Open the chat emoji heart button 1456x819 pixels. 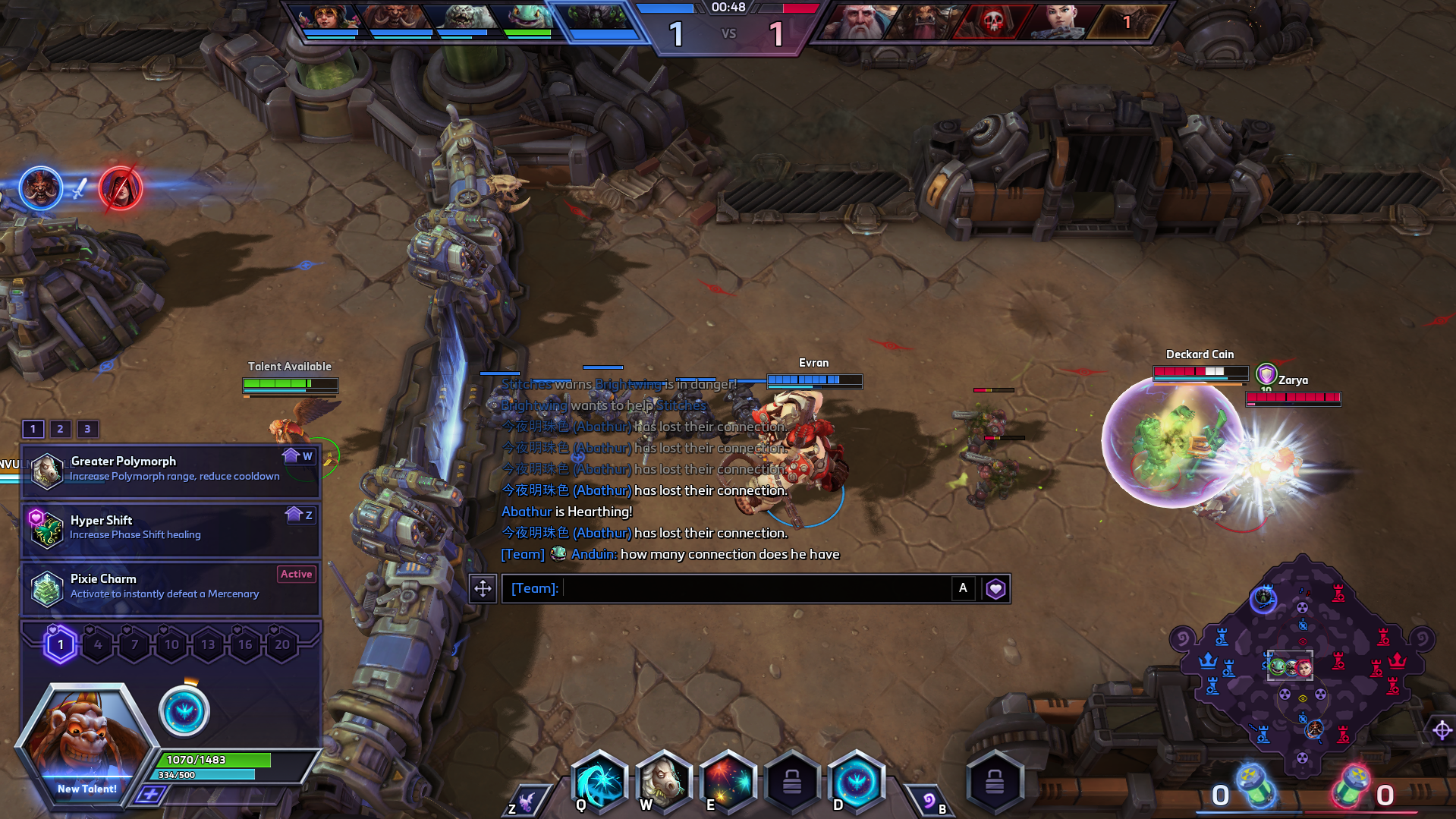pos(995,588)
